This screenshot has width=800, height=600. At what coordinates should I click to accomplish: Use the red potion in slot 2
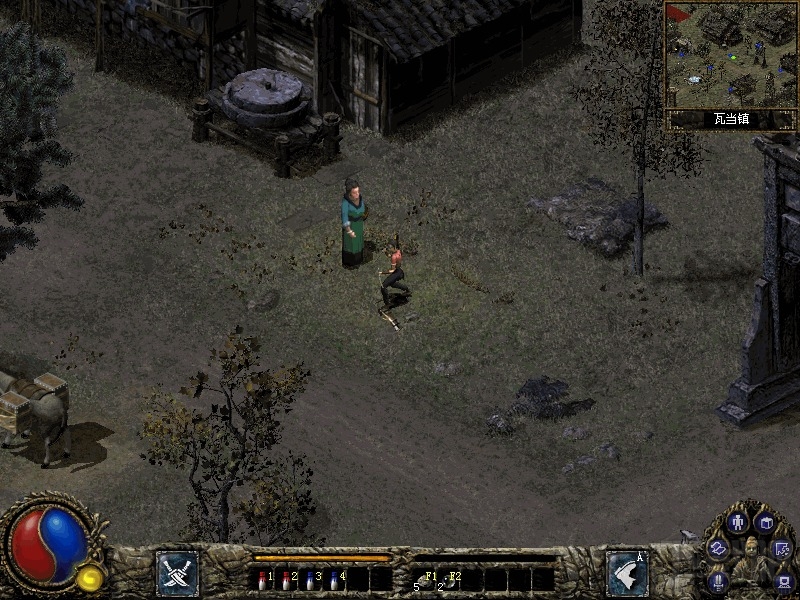tap(286, 578)
